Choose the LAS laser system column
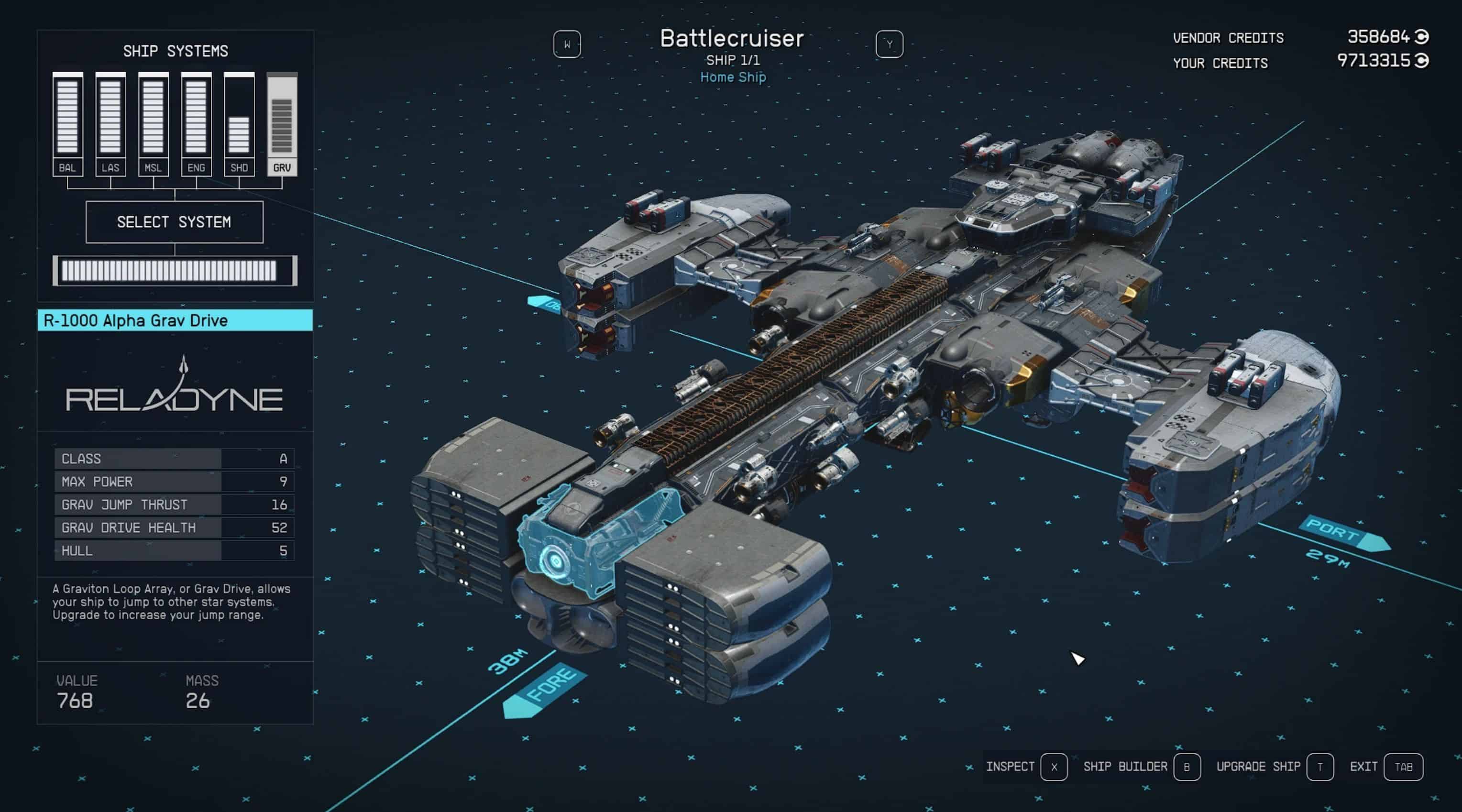The height and width of the screenshot is (812, 1462). click(x=110, y=124)
